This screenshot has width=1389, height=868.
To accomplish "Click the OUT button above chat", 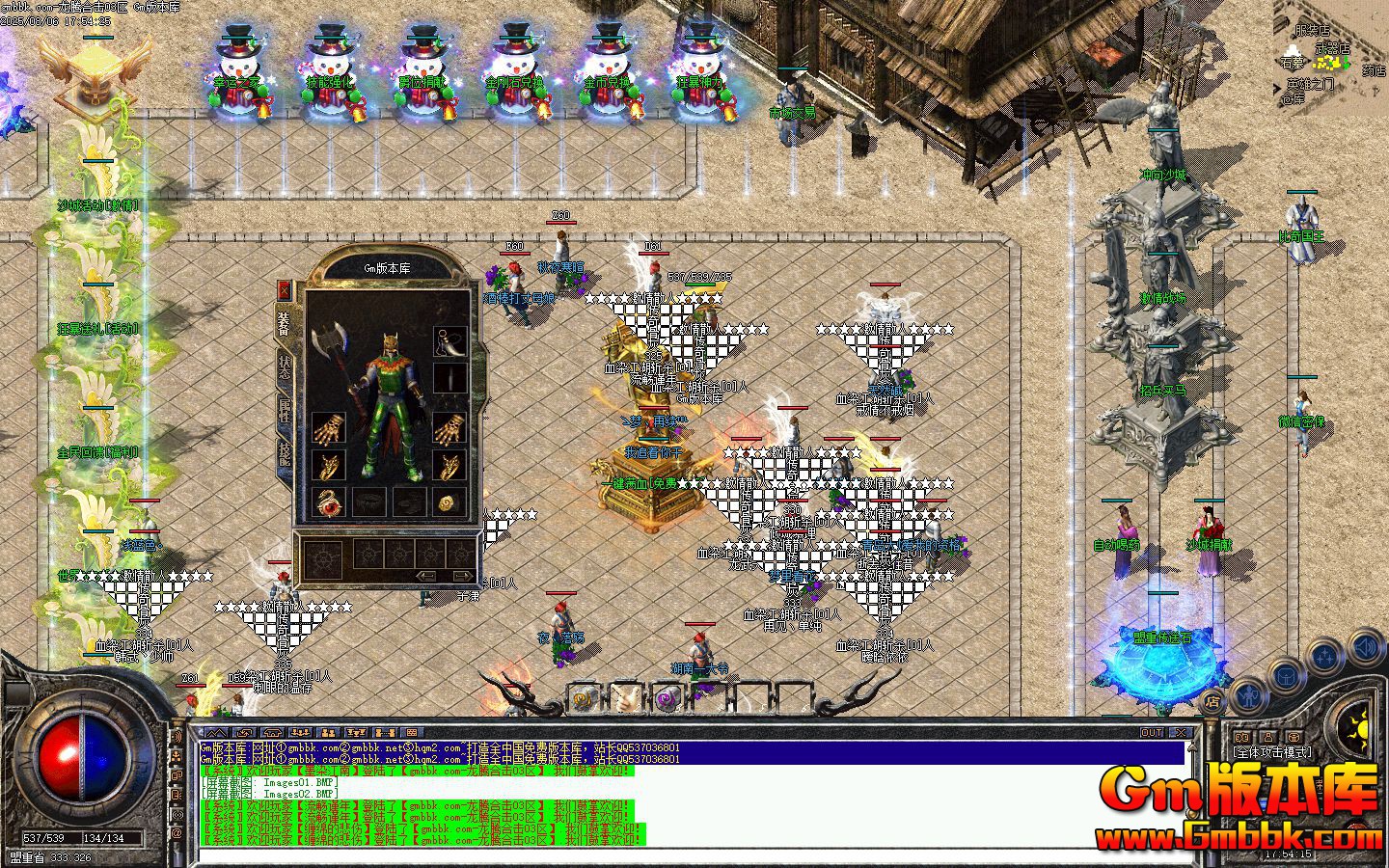I will 1152,733.
